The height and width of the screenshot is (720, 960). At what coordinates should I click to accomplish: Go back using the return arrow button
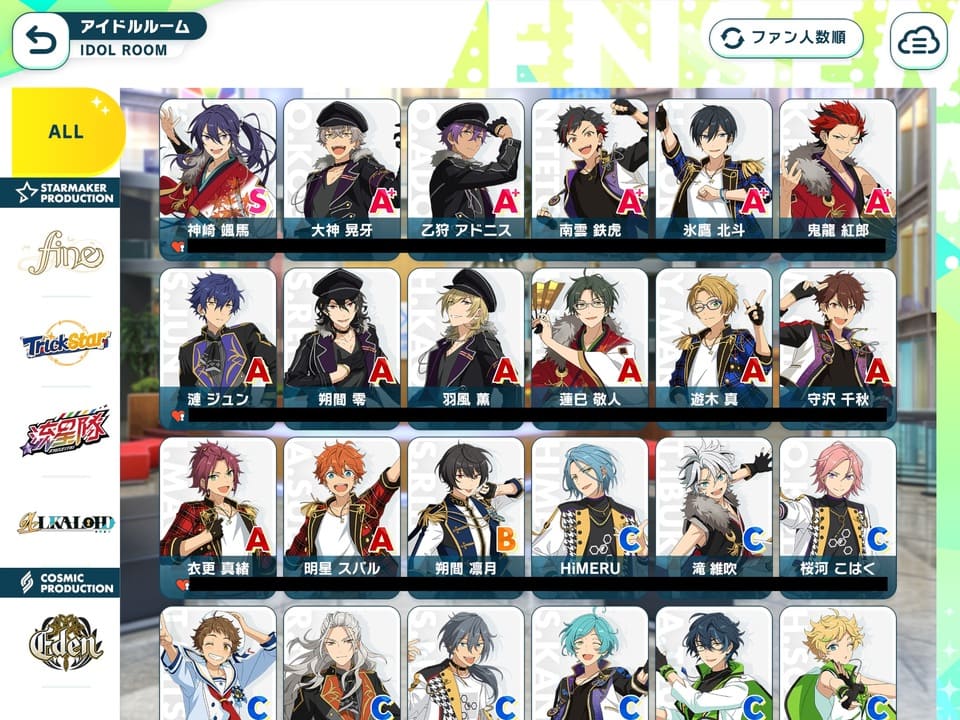click(x=40, y=40)
